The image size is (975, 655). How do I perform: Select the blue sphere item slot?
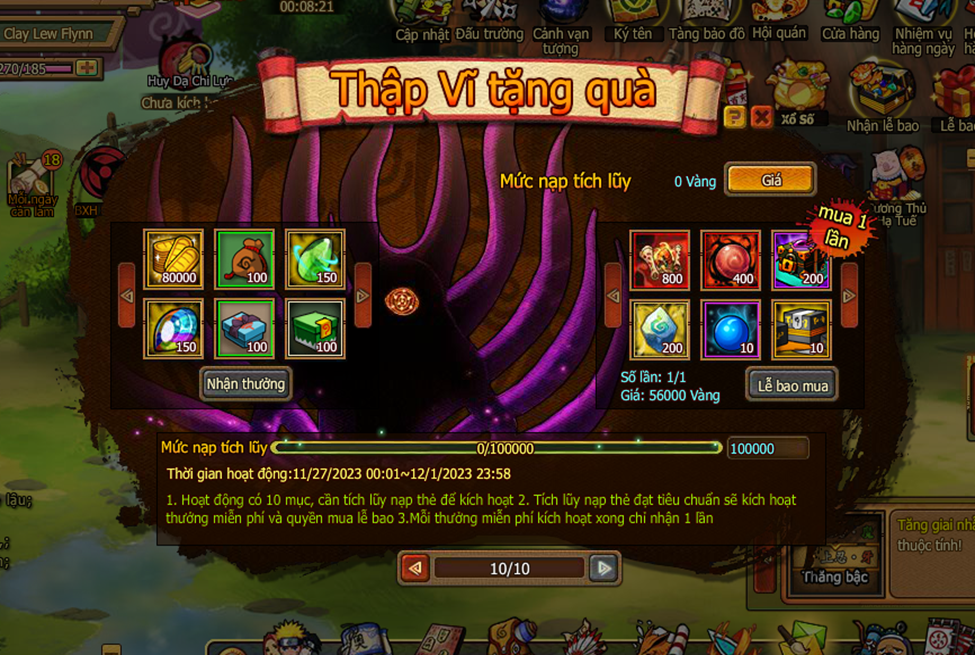731,328
